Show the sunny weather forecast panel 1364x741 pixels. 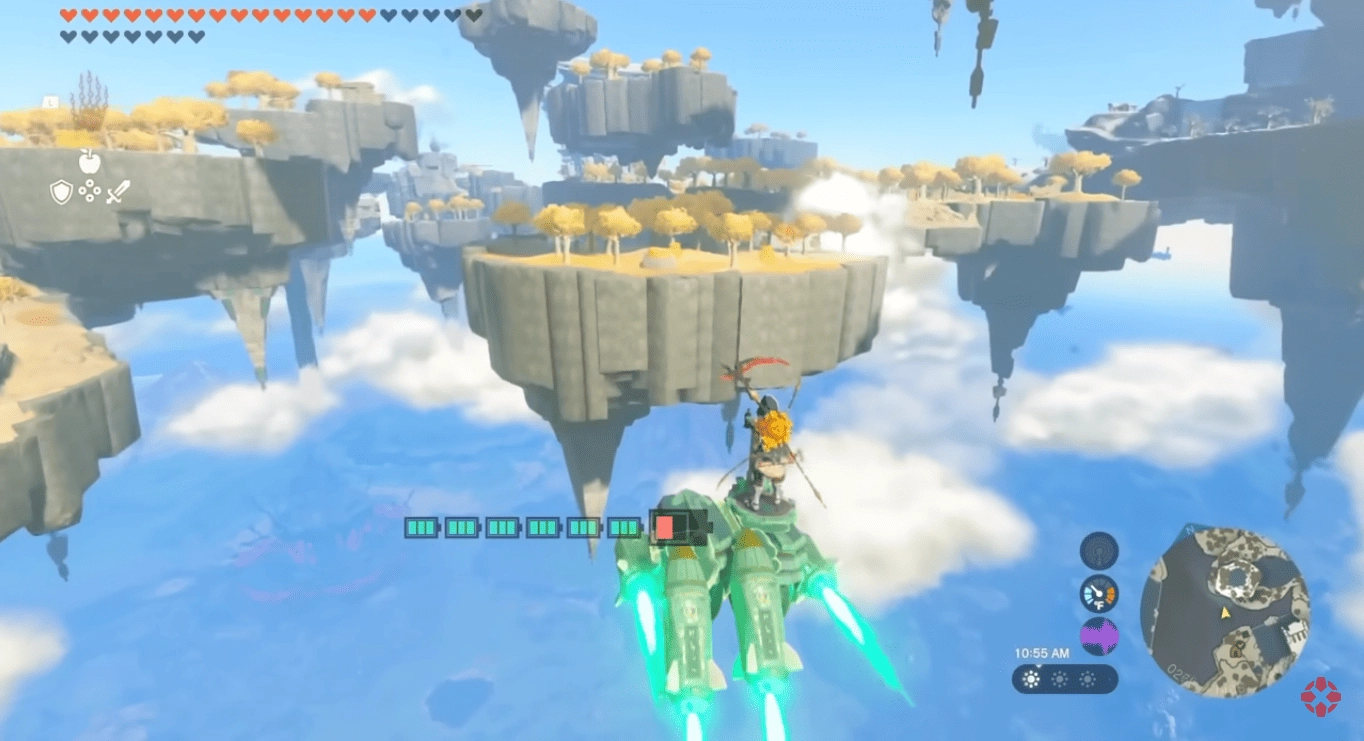pos(1065,680)
